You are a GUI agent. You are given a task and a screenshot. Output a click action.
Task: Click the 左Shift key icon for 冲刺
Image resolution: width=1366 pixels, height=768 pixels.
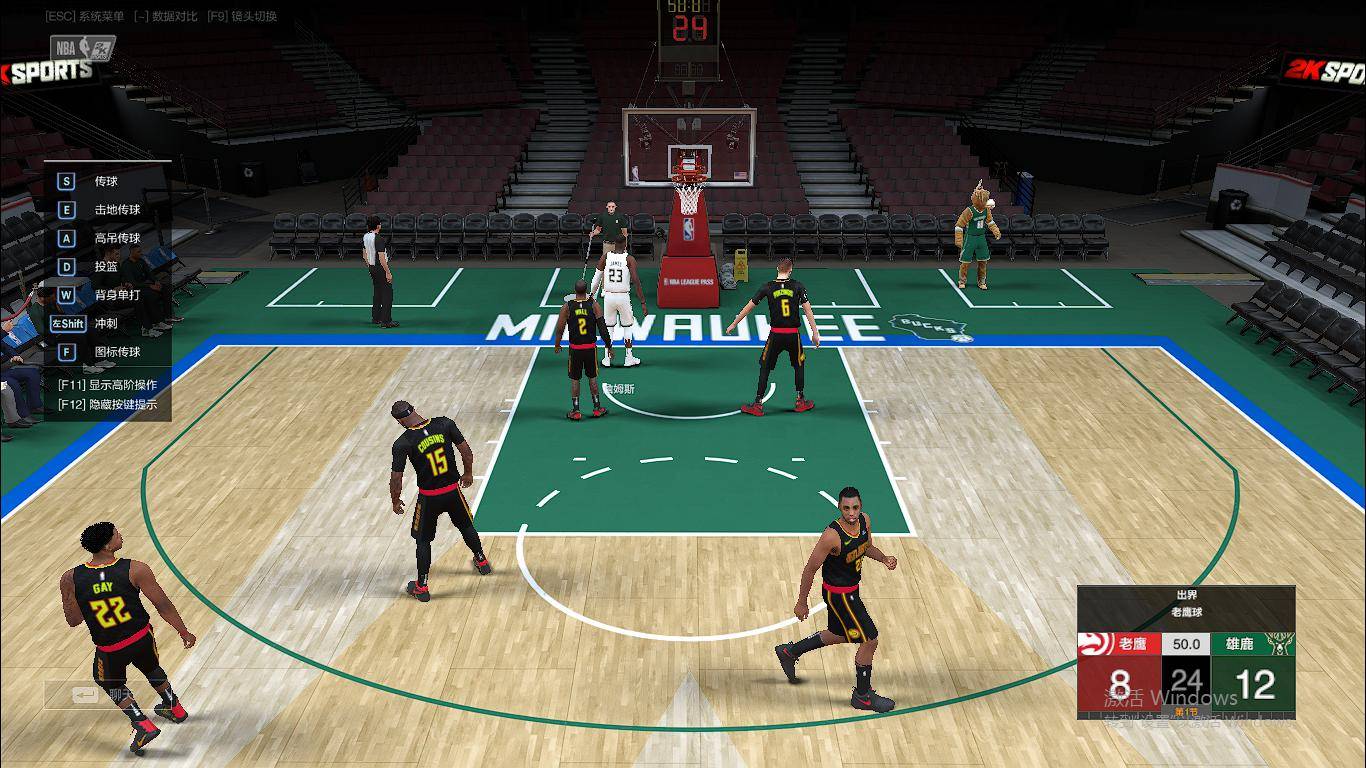[x=67, y=323]
